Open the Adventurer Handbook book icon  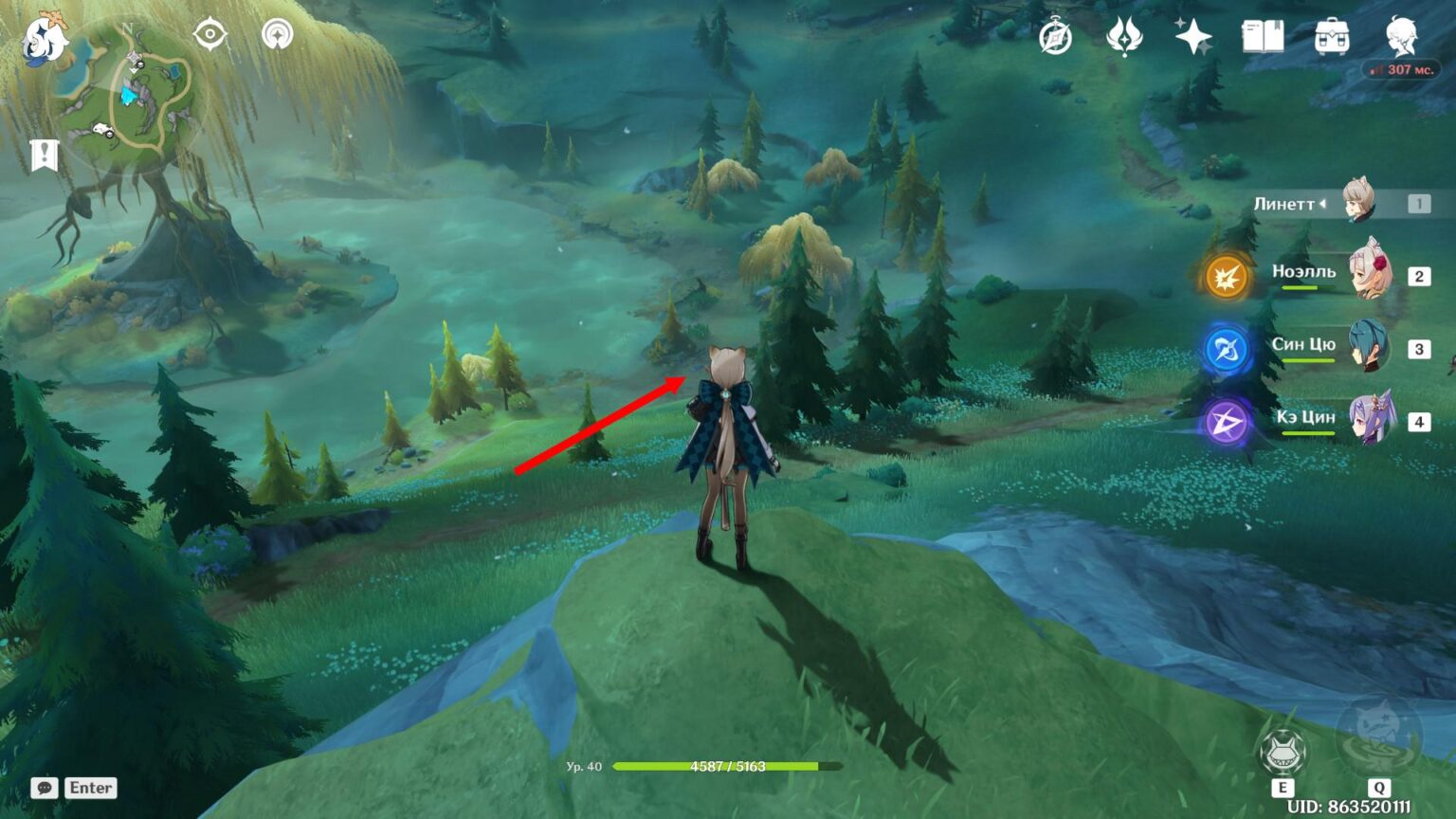1264,38
